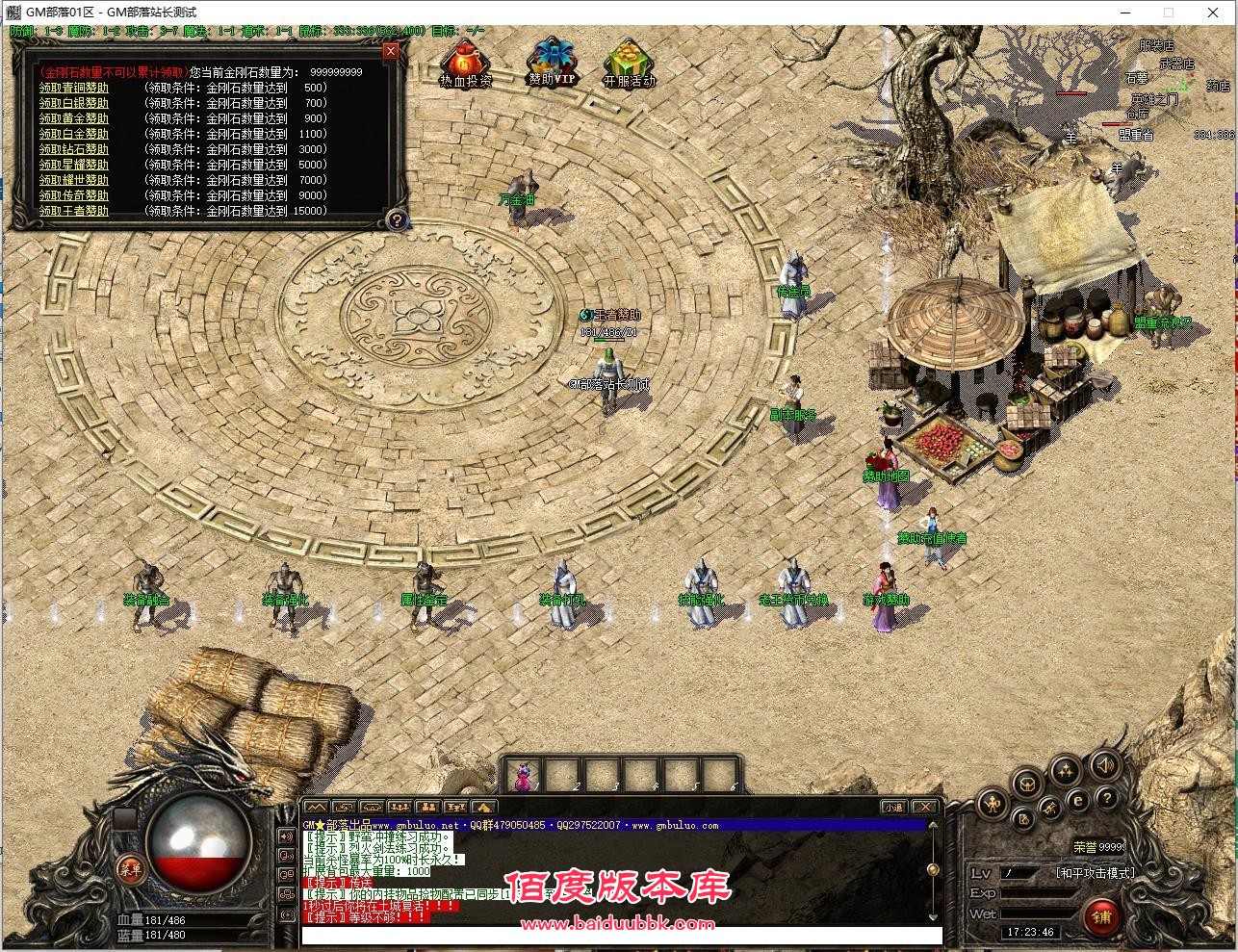Focus the white chat input field

(x=621, y=936)
